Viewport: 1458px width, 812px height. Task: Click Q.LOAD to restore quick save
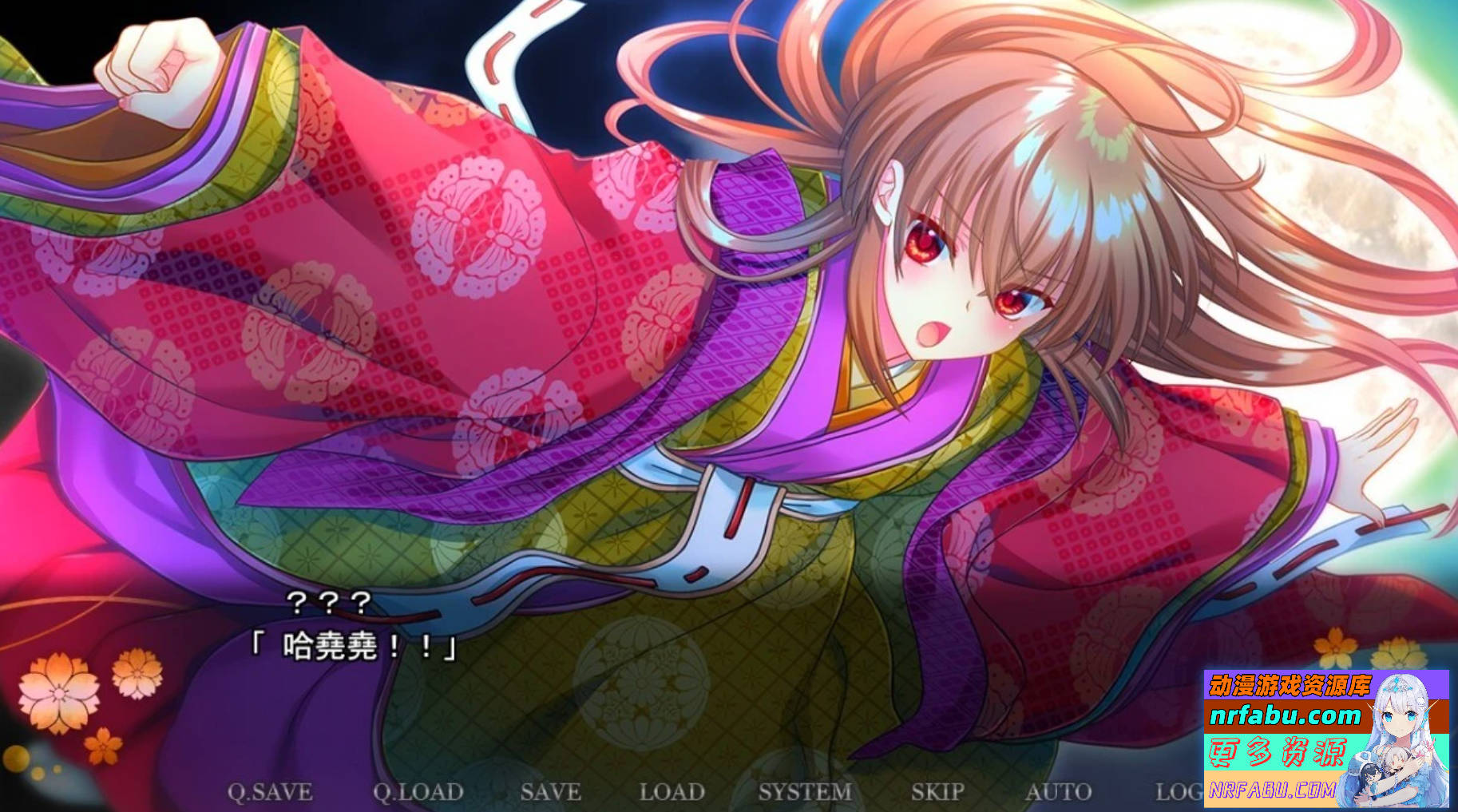[x=419, y=792]
